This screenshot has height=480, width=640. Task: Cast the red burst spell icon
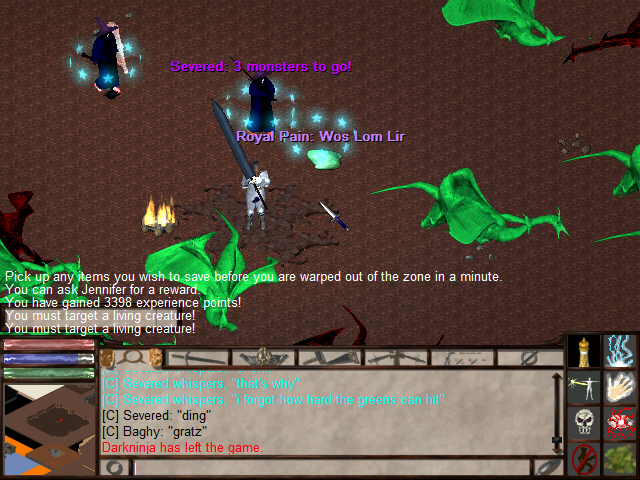(621, 423)
